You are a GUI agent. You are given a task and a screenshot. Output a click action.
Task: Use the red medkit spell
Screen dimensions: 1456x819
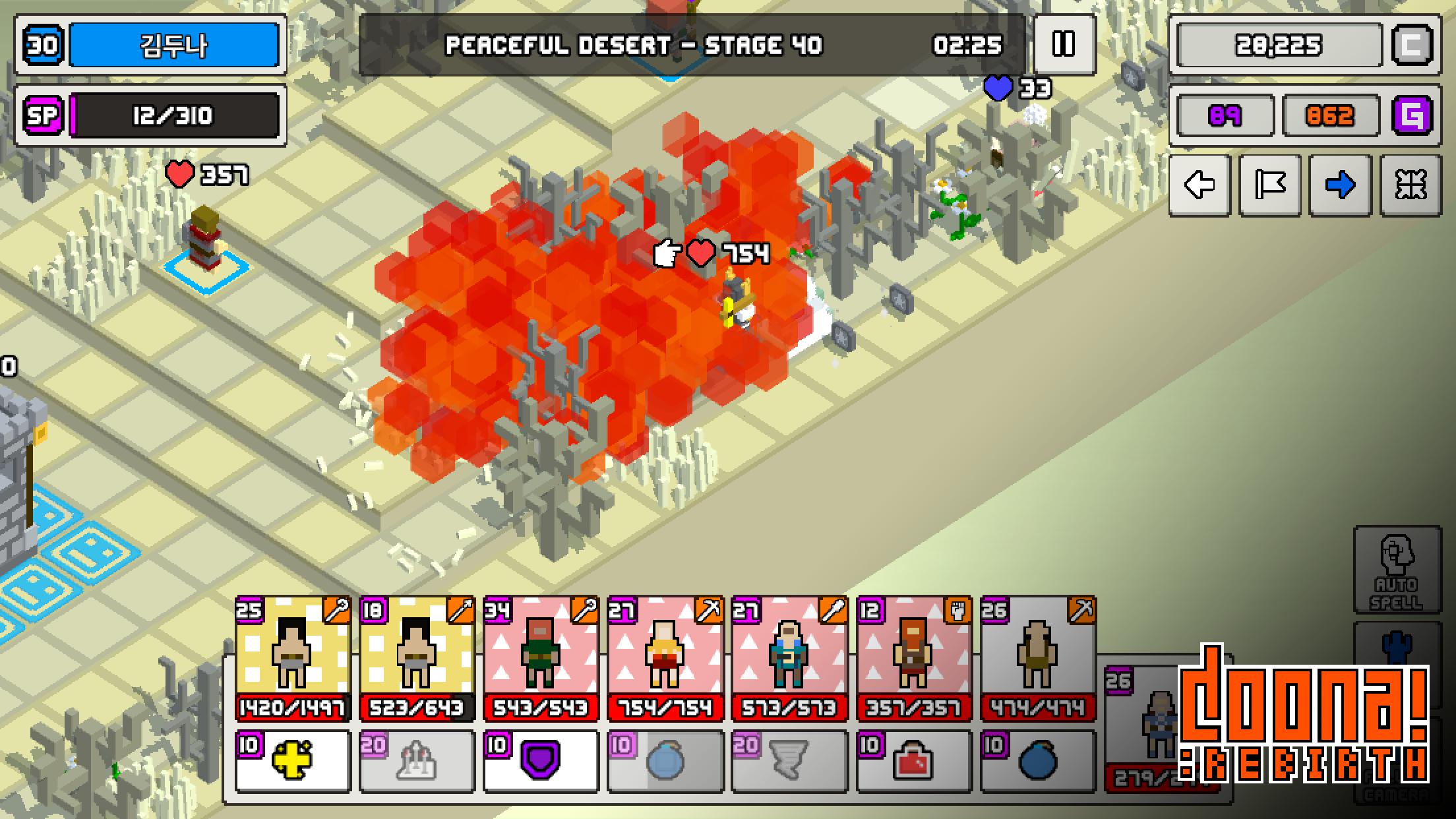(x=913, y=760)
